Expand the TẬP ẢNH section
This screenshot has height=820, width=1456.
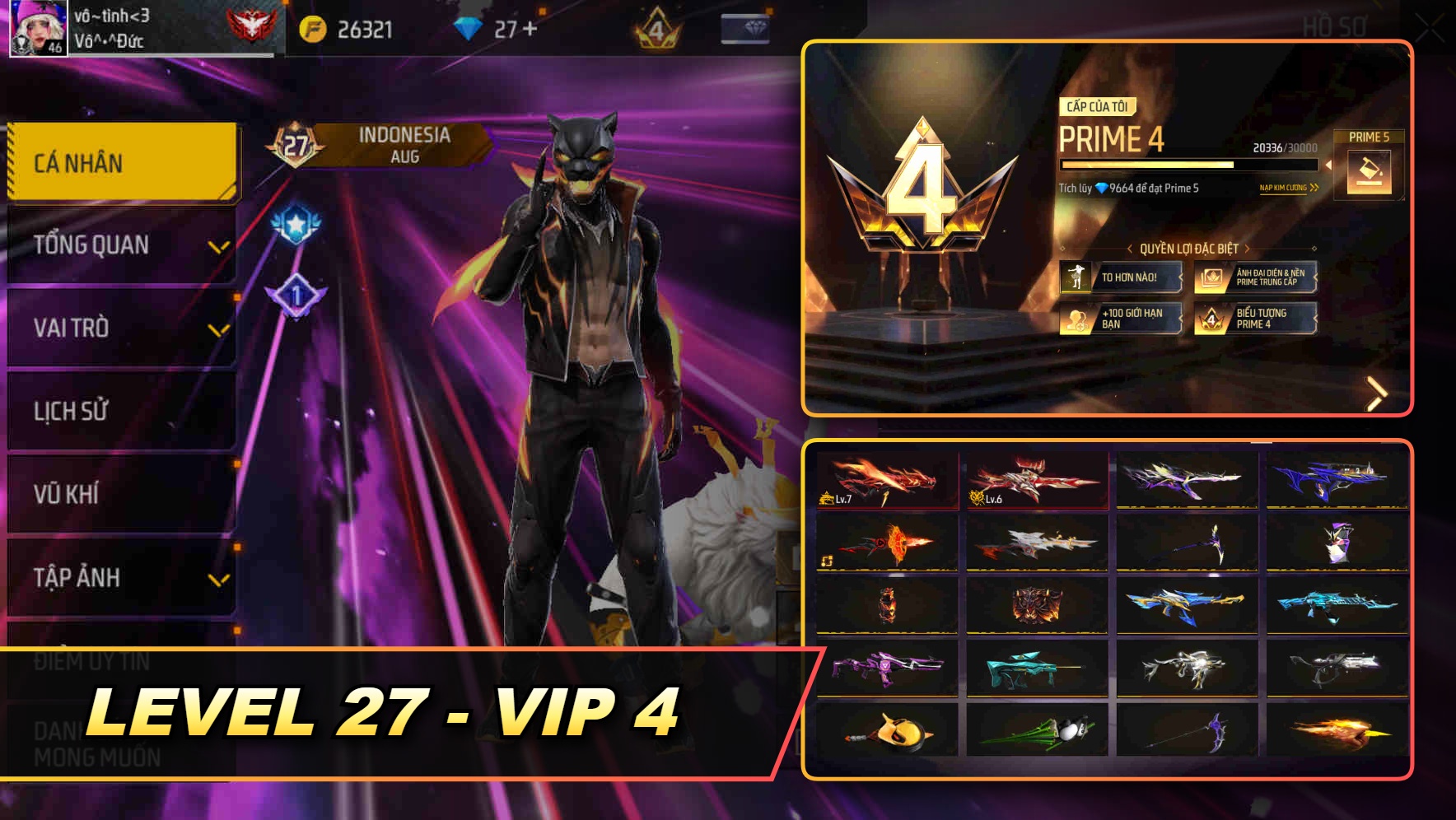pos(118,577)
